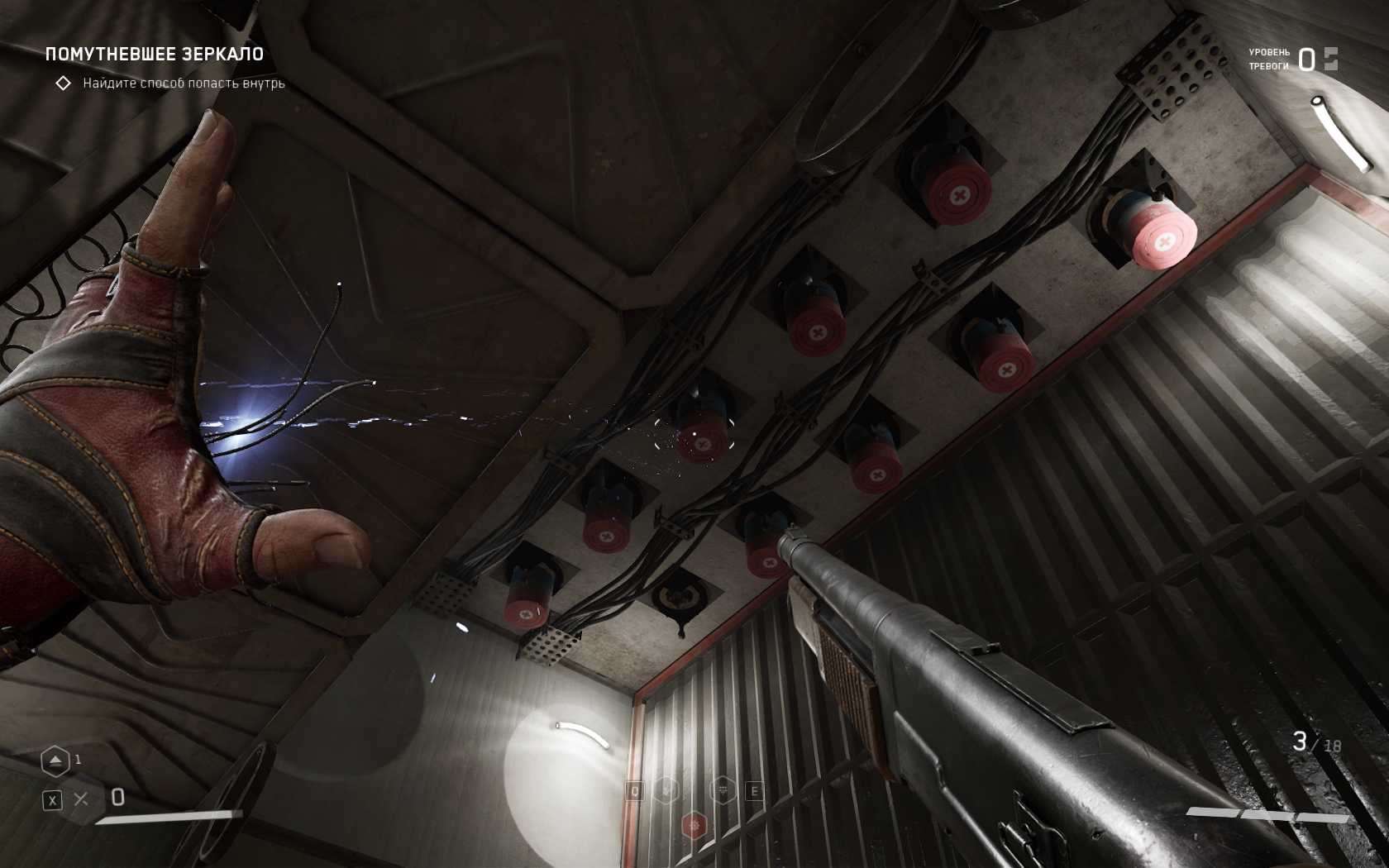This screenshot has height=868, width=1389.
Task: Choose the faded hexagonal ability icon beside Q
Action: (x=666, y=790)
